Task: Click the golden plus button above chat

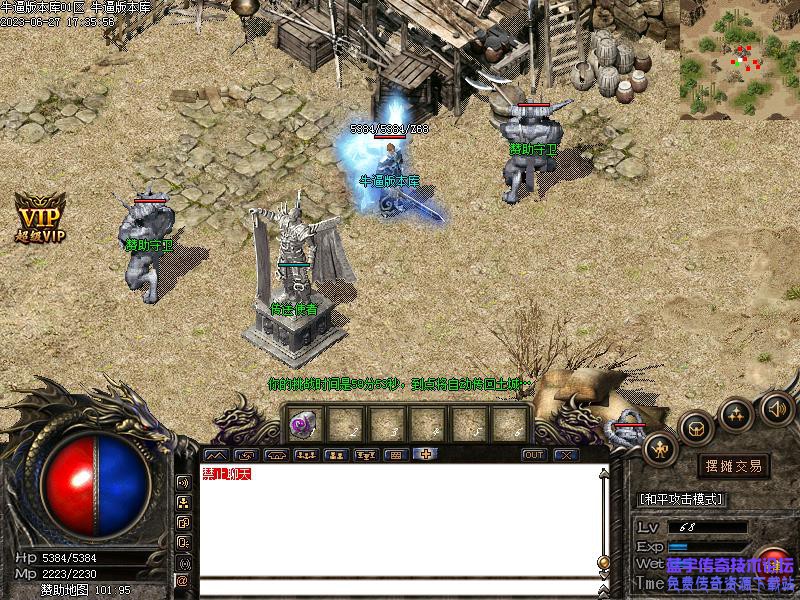Action: pos(425,455)
